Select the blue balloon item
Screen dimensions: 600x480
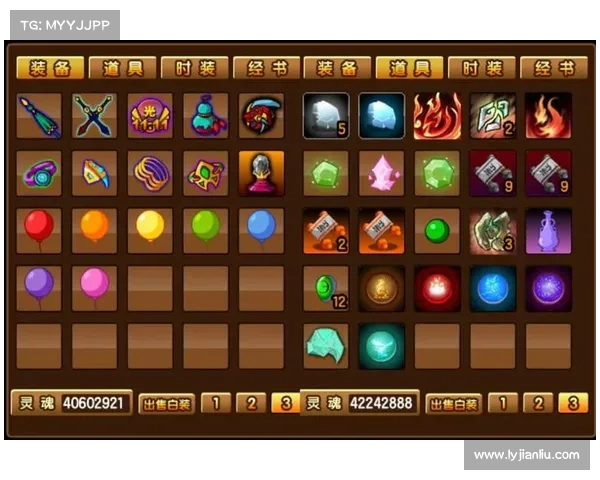(261, 229)
